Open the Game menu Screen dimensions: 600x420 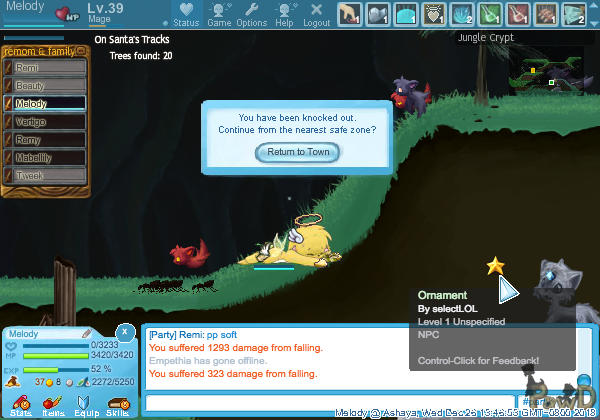point(218,15)
